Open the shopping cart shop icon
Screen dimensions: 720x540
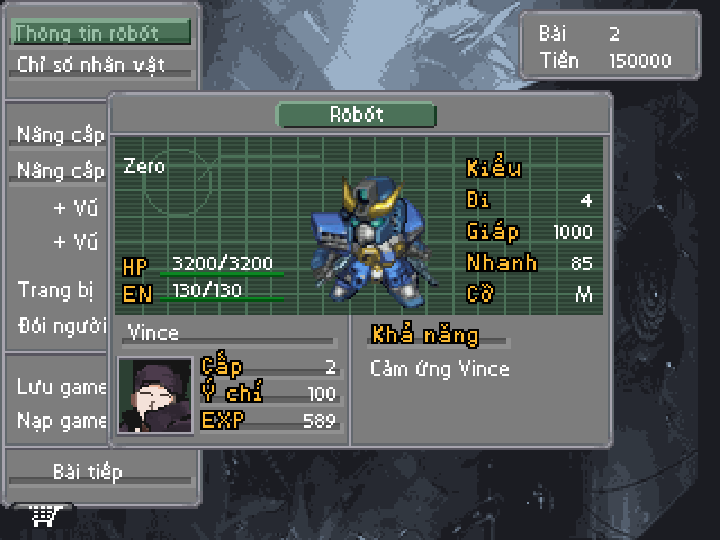pyautogui.click(x=43, y=516)
